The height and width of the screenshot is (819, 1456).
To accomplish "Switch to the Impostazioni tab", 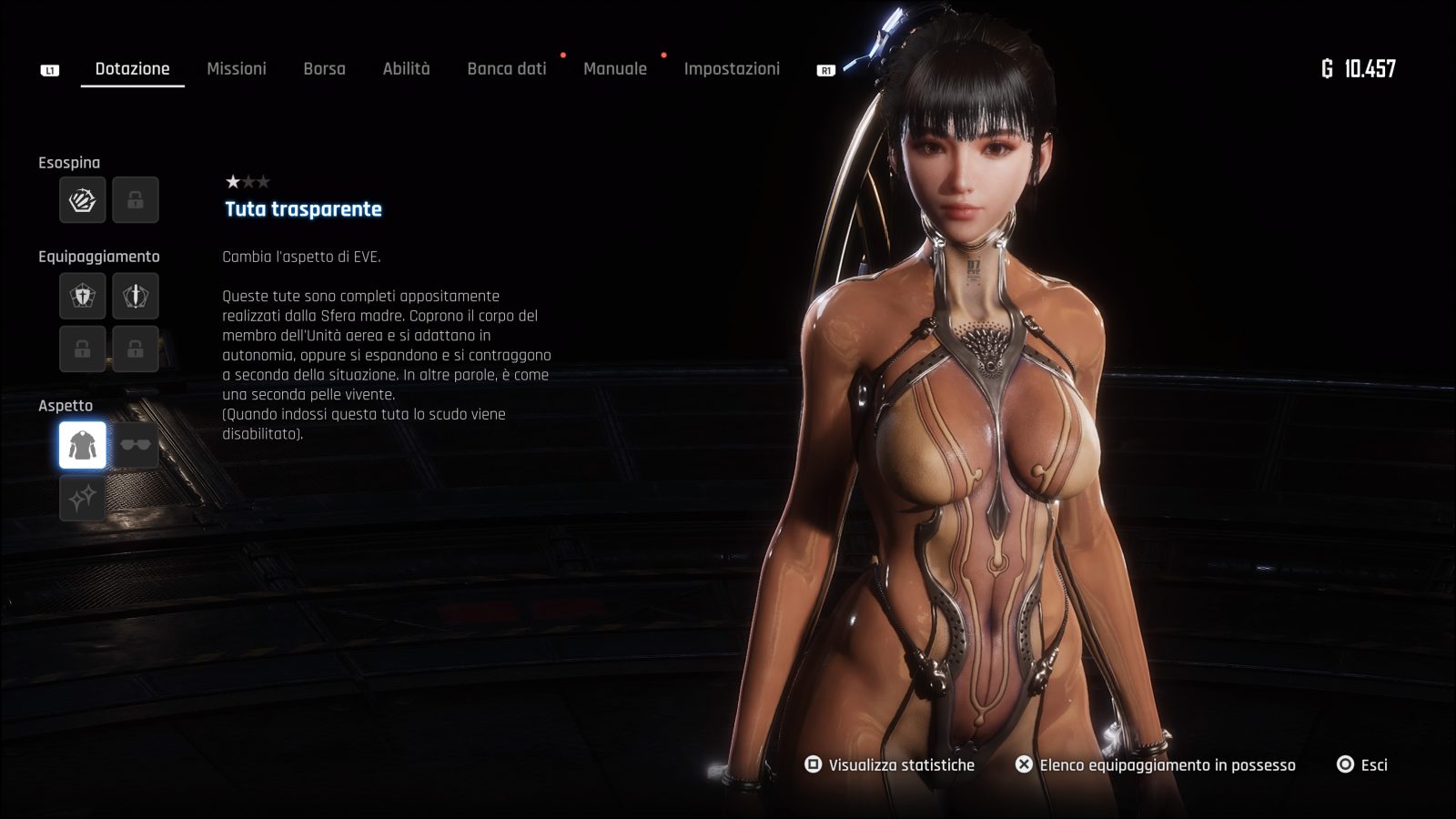I will [732, 69].
